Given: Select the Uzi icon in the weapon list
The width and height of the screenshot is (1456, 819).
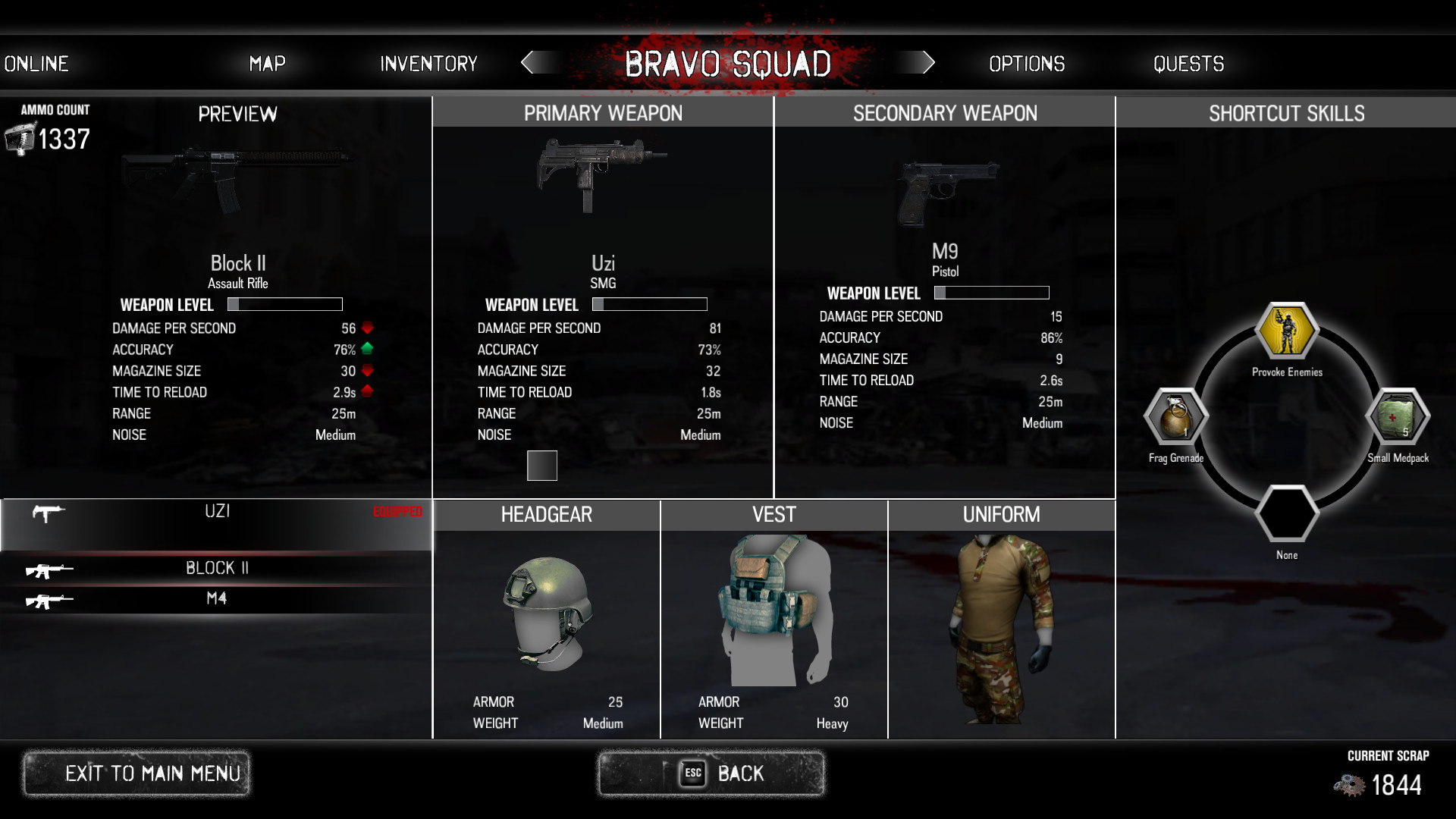Looking at the screenshot, I should 47,514.
